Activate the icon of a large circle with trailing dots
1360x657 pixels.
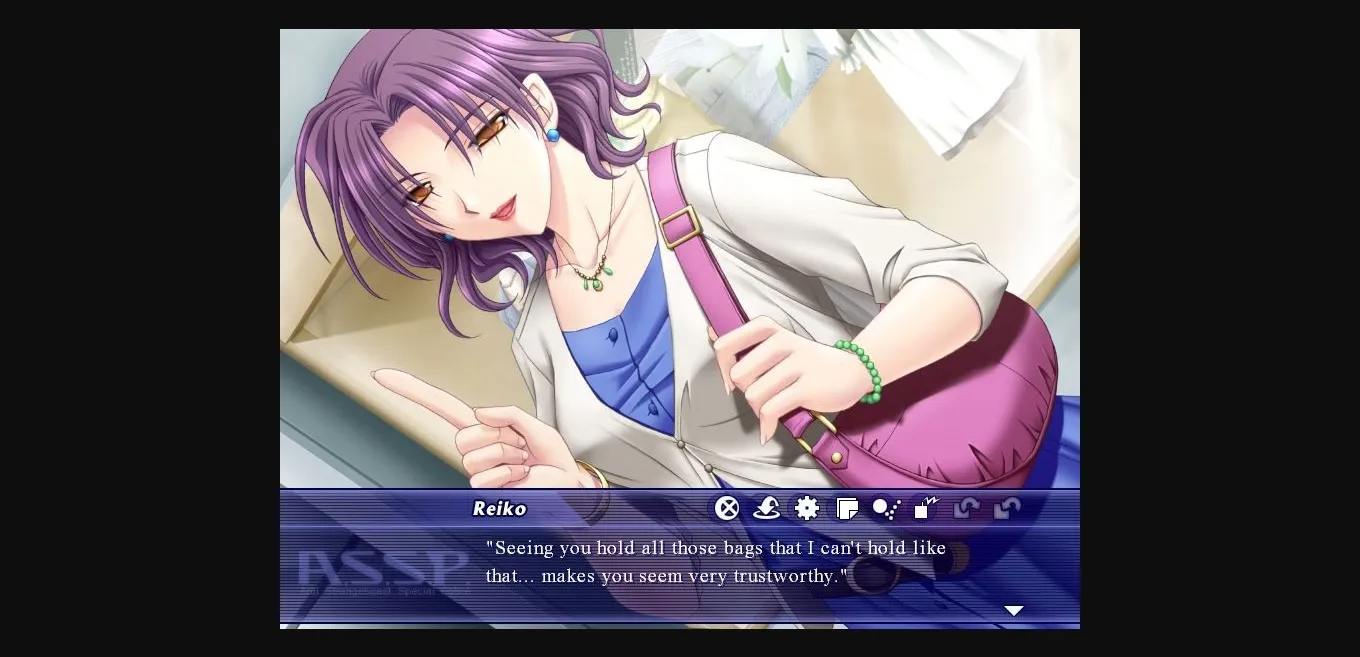(x=886, y=509)
